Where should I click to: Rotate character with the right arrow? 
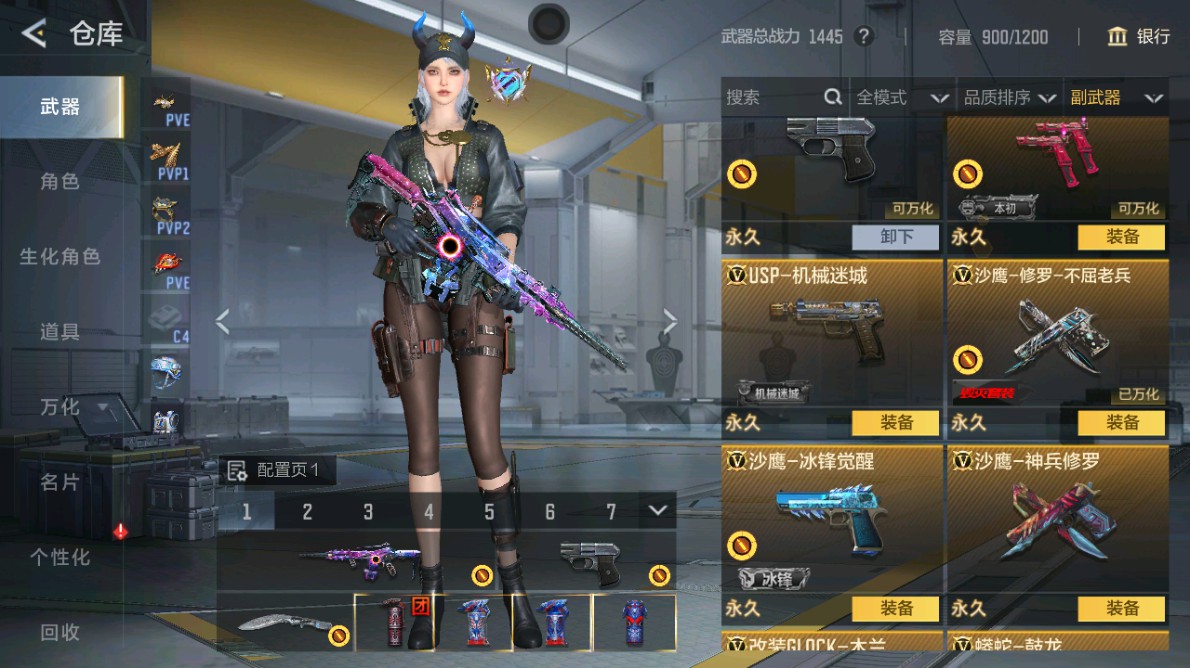(x=669, y=321)
